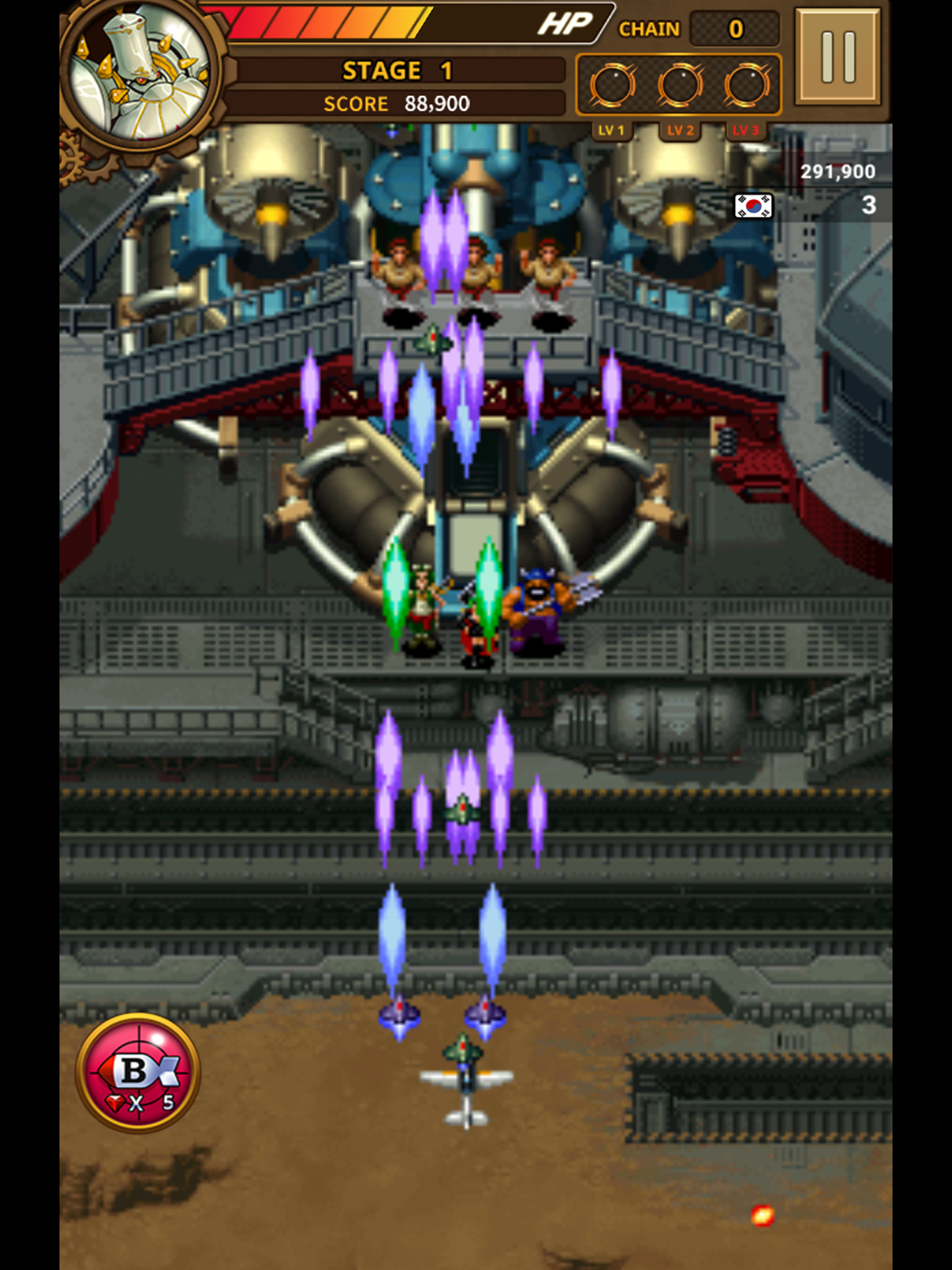Tap the SCORE 88,900 display

pyautogui.click(x=397, y=104)
